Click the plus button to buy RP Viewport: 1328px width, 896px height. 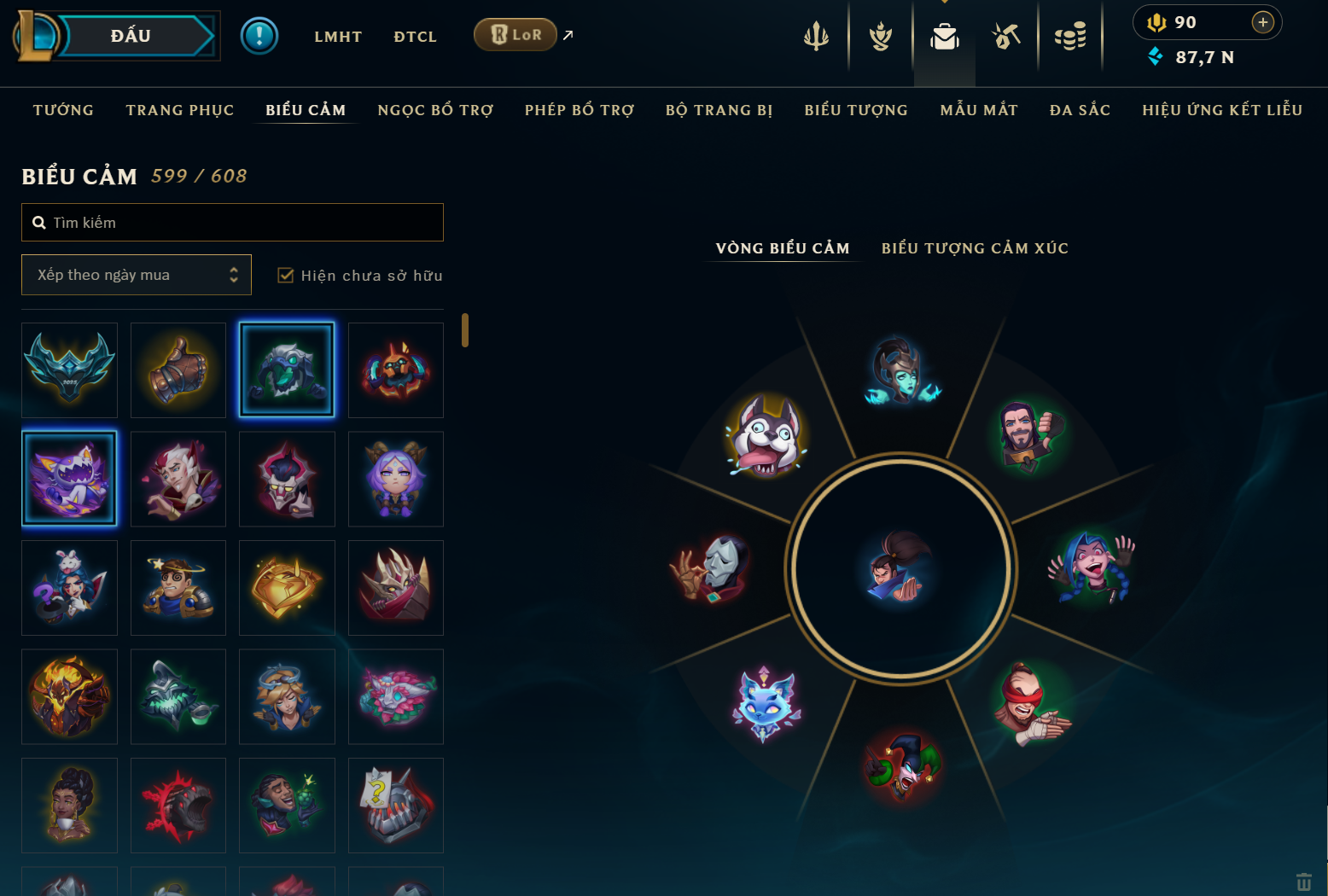pyautogui.click(x=1262, y=22)
